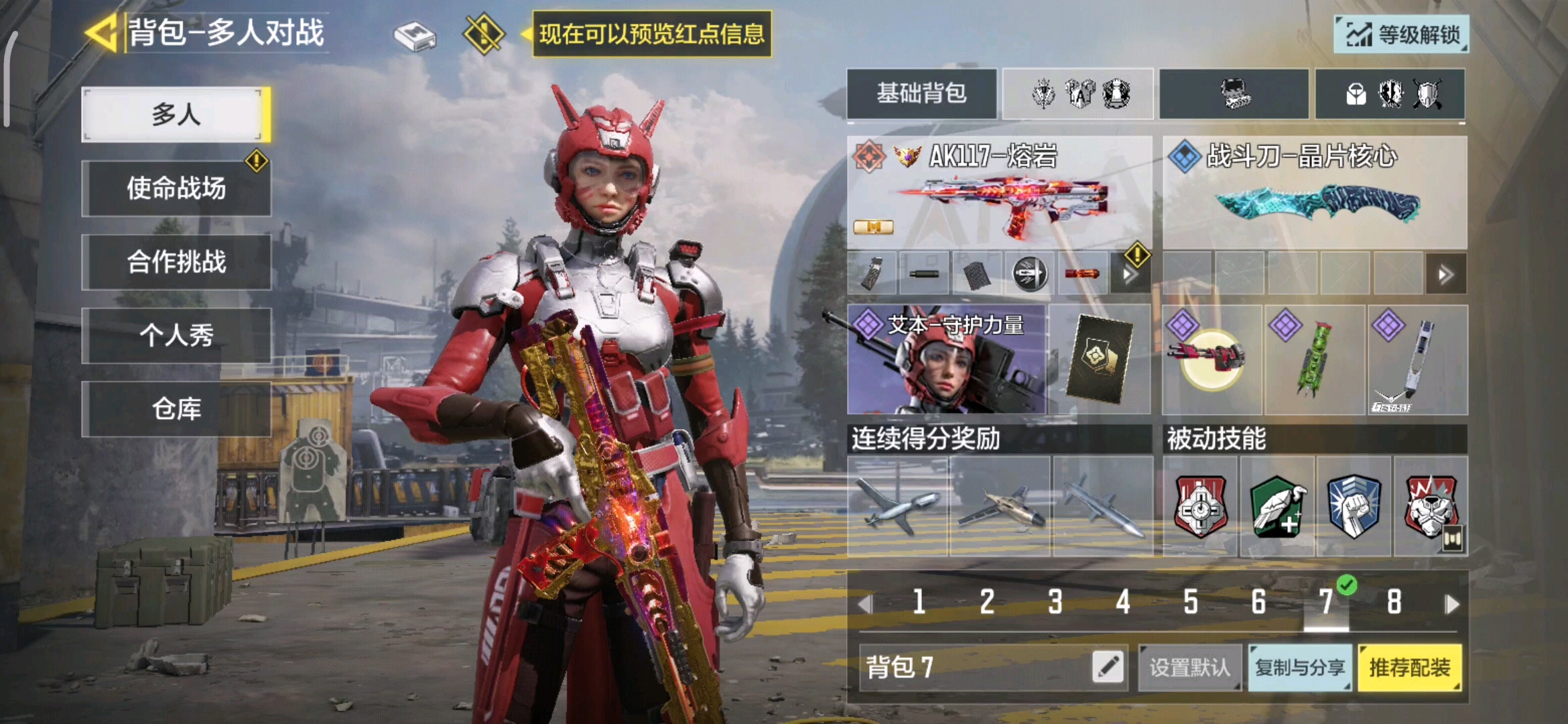Open the 使命战场 battle royale loadout
Viewport: 1568px width, 724px height.
click(x=176, y=188)
